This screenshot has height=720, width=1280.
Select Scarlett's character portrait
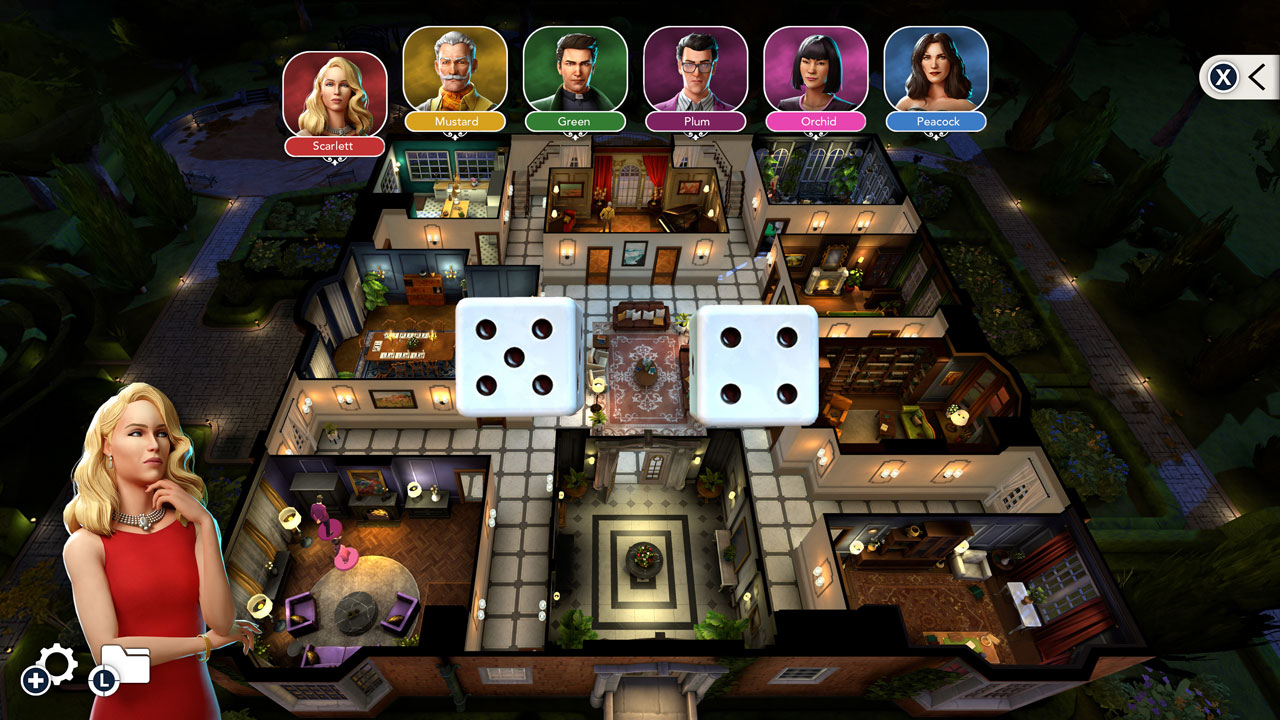coord(335,95)
